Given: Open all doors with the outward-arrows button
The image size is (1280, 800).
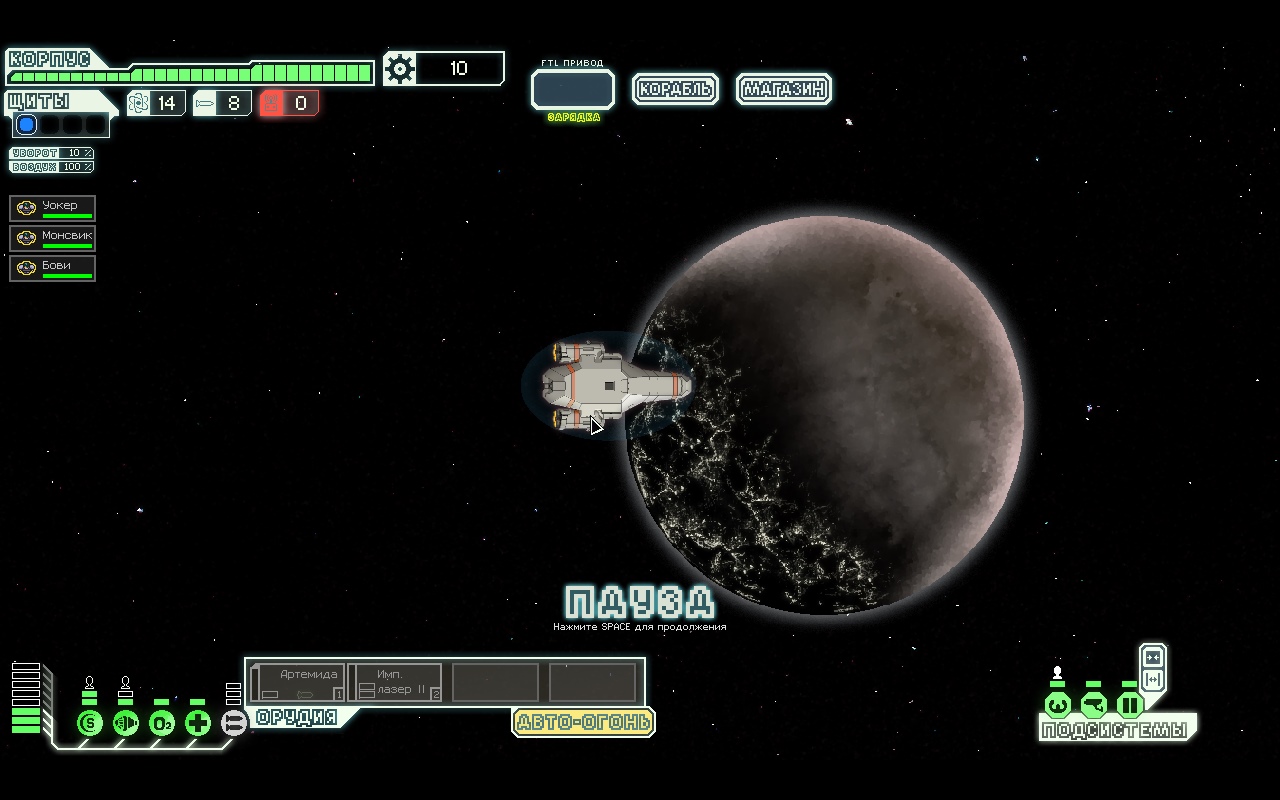Looking at the screenshot, I should pos(1153,680).
